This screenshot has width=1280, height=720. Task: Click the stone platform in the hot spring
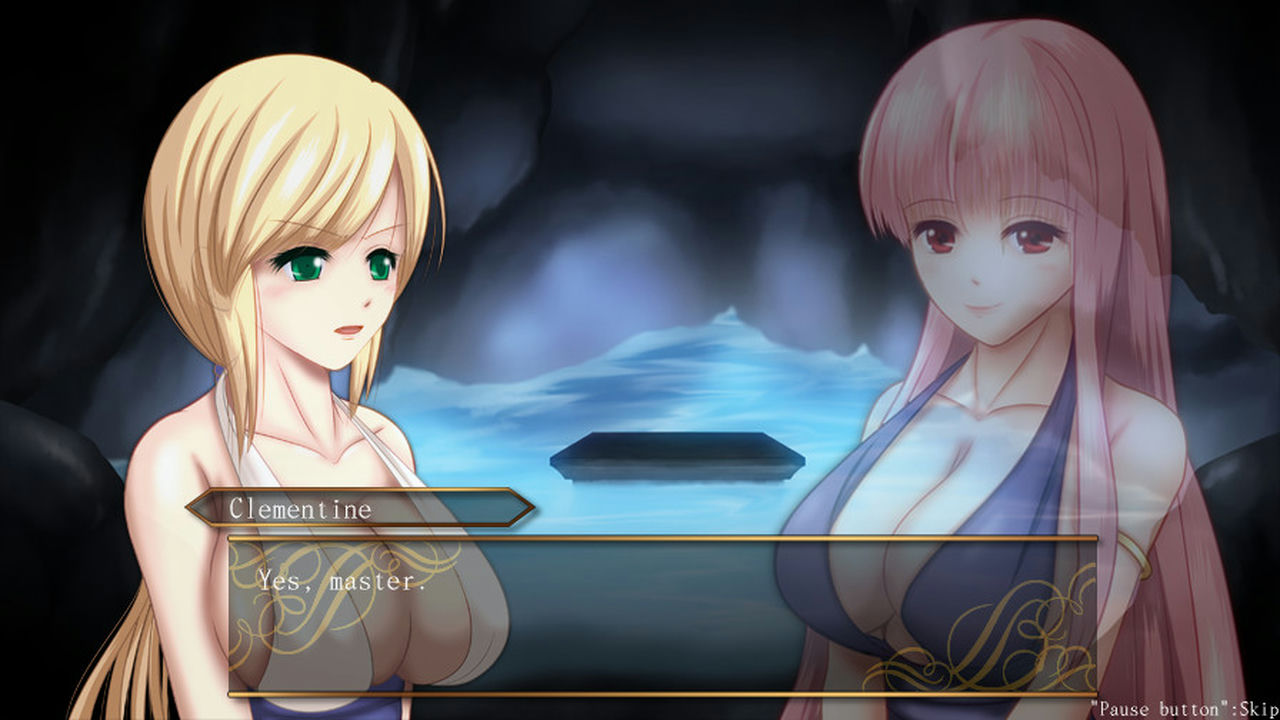[680, 455]
